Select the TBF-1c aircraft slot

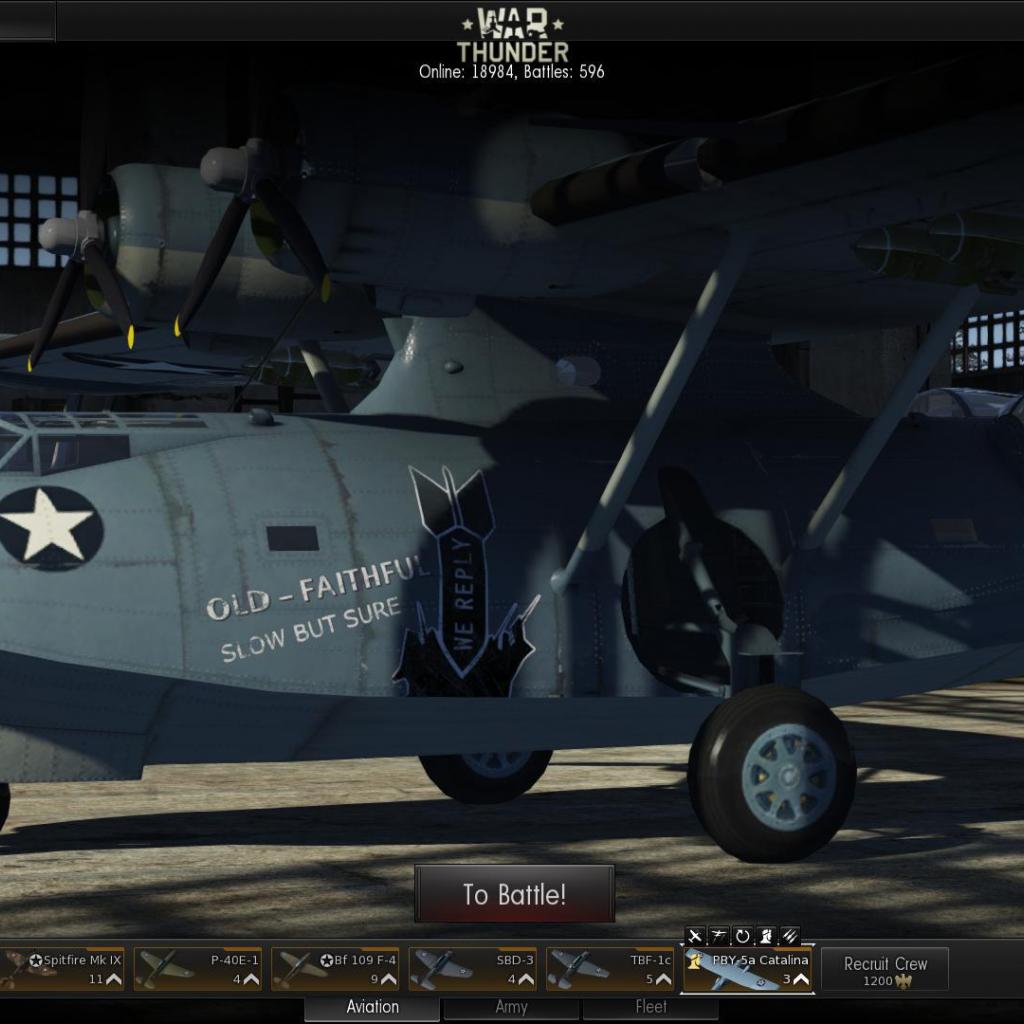coord(609,969)
